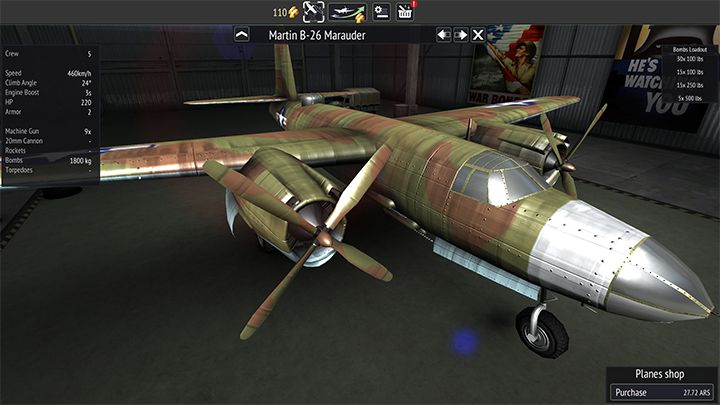Viewport: 720px width, 405px height.
Task: Show the next plane with right arrow
Action: 461,34
